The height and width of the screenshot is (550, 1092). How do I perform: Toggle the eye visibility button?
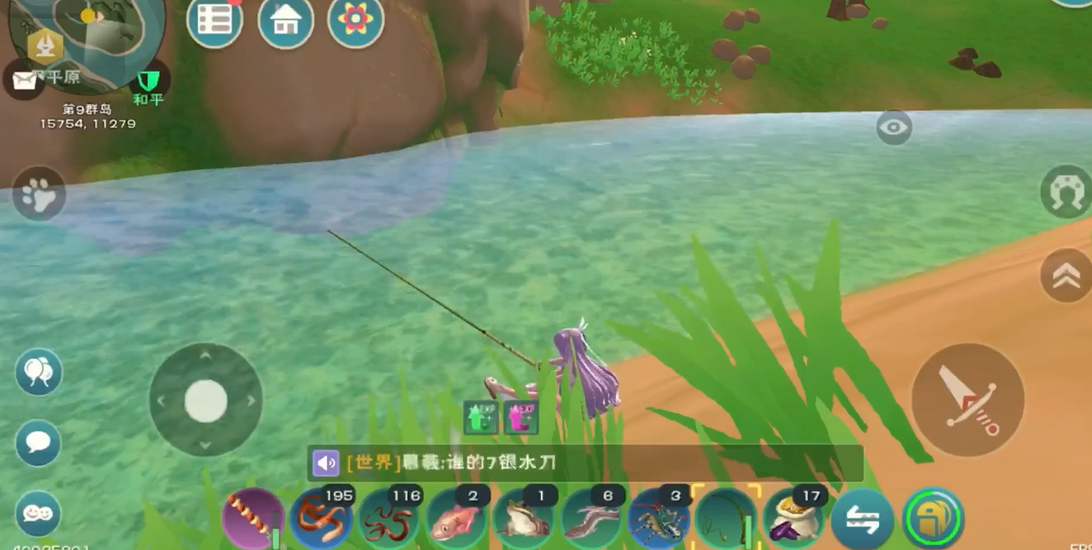[894, 127]
